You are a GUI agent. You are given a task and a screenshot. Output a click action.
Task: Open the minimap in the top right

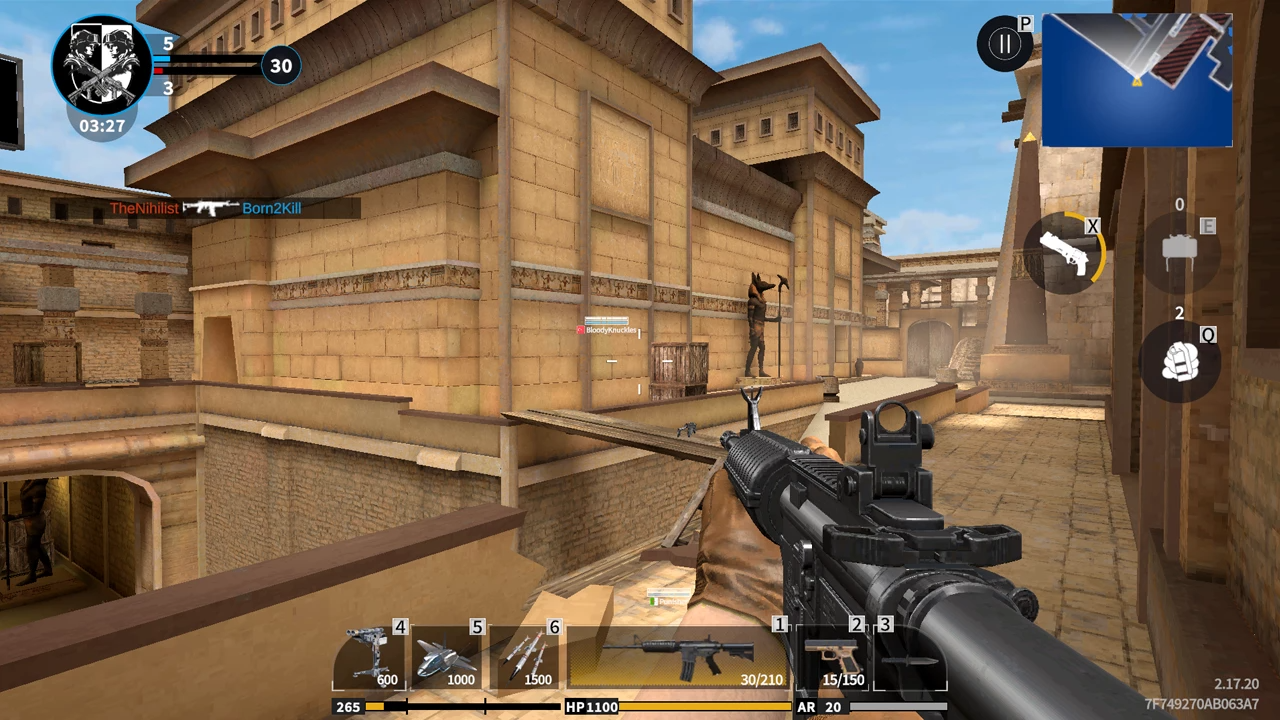(x=1137, y=80)
